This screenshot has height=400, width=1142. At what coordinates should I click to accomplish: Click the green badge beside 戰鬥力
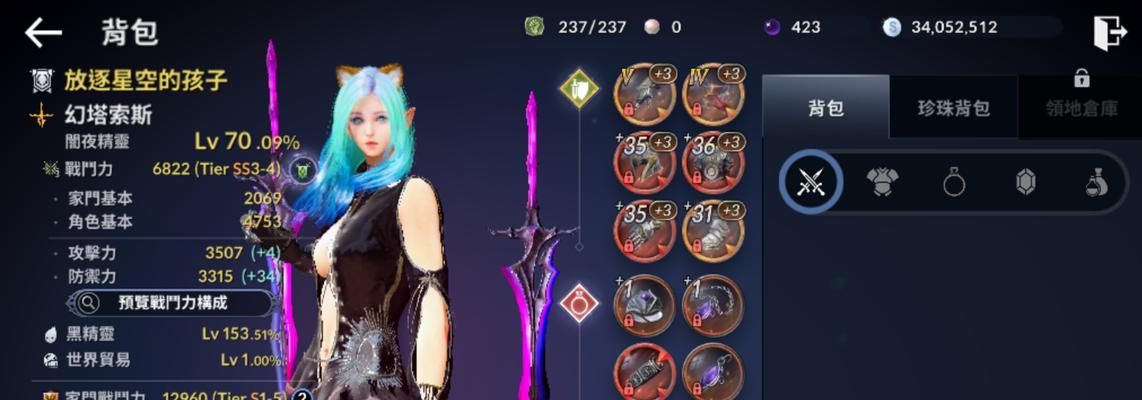point(301,171)
